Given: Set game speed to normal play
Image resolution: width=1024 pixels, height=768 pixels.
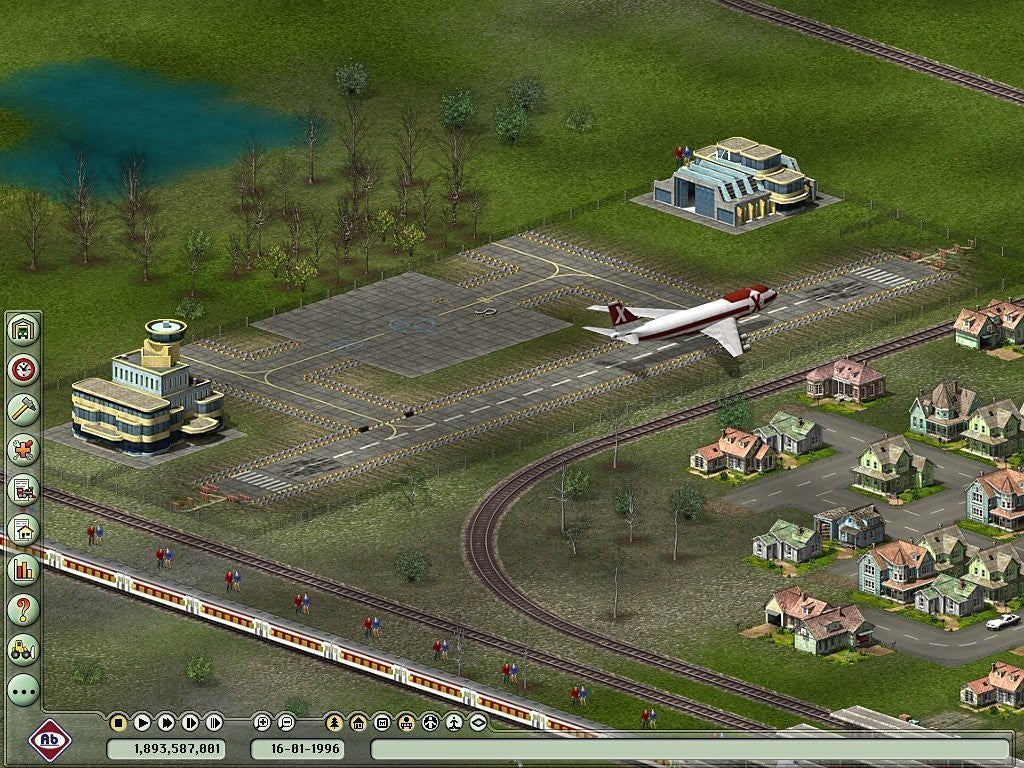Looking at the screenshot, I should (x=142, y=722).
